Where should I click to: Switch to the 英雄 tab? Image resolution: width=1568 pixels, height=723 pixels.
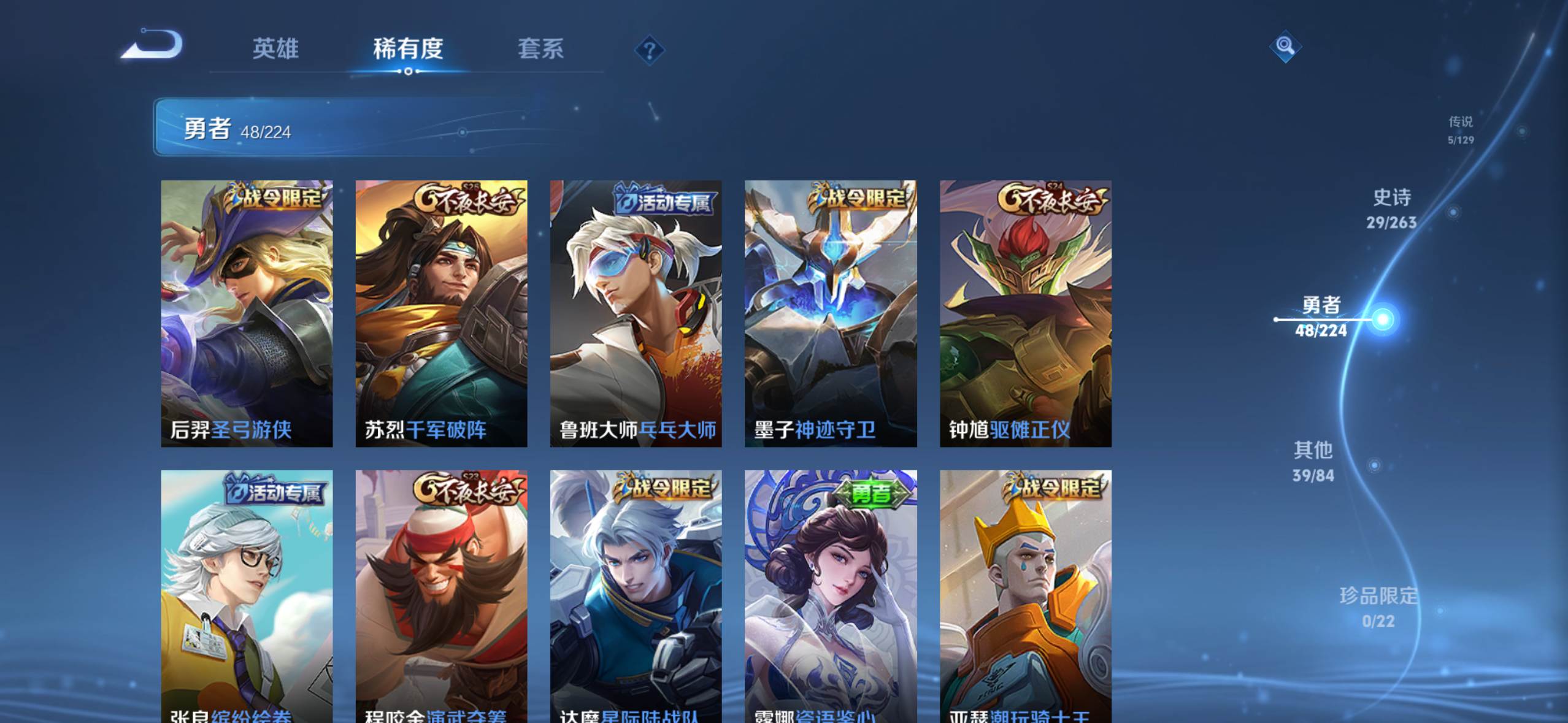[275, 49]
